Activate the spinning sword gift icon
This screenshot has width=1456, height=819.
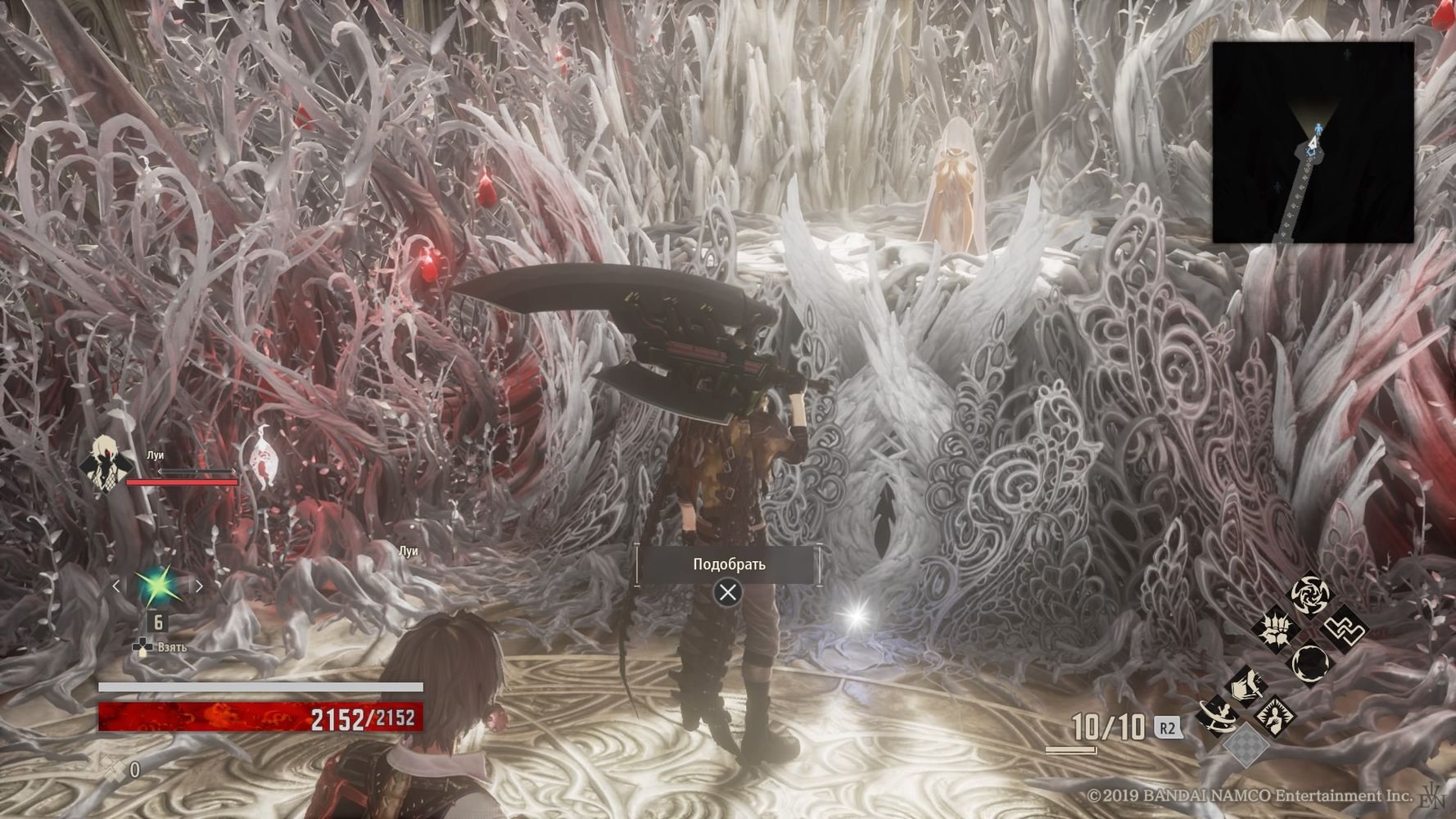(1215, 717)
